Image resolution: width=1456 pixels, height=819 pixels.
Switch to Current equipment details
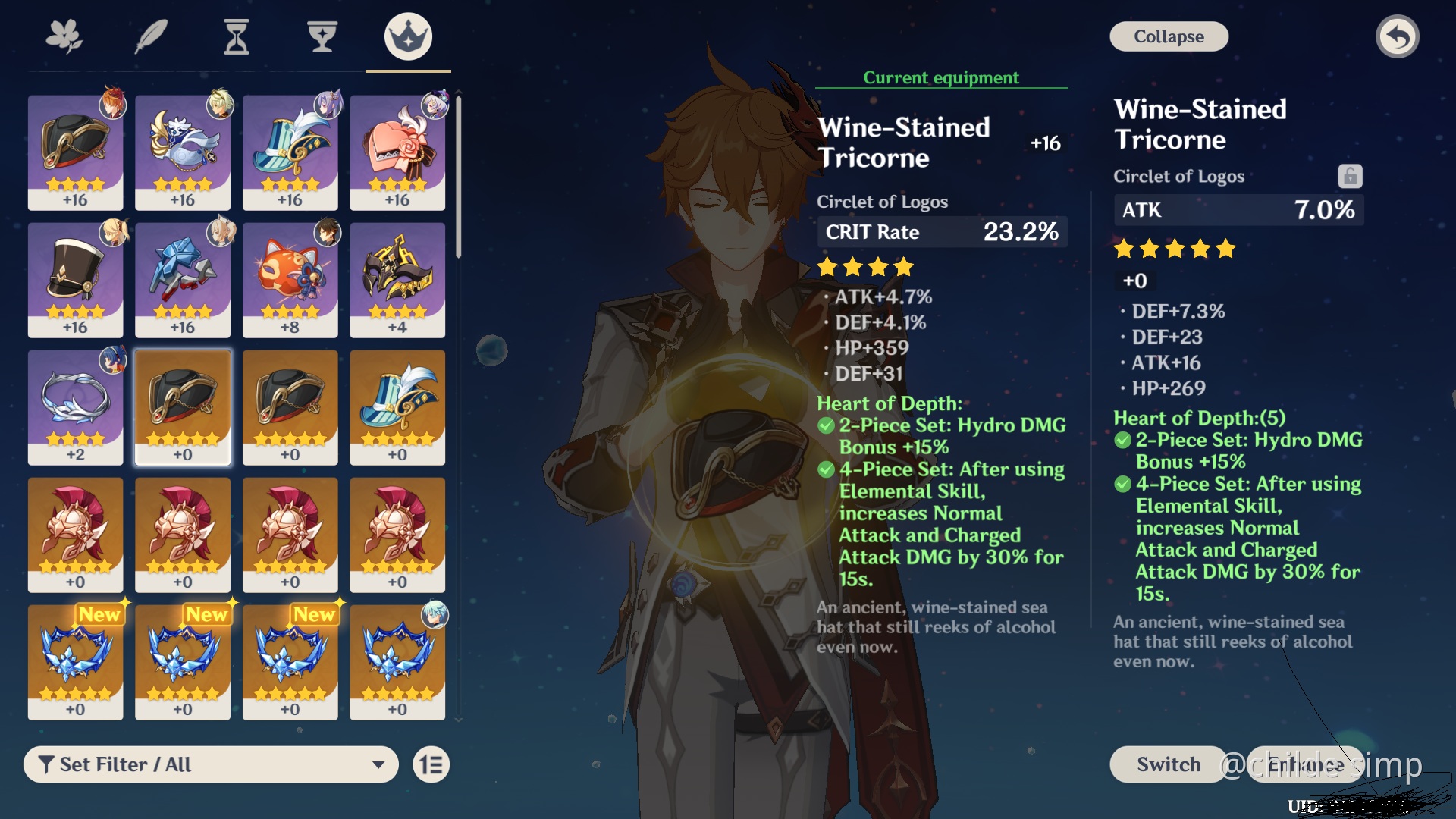pyautogui.click(x=940, y=77)
